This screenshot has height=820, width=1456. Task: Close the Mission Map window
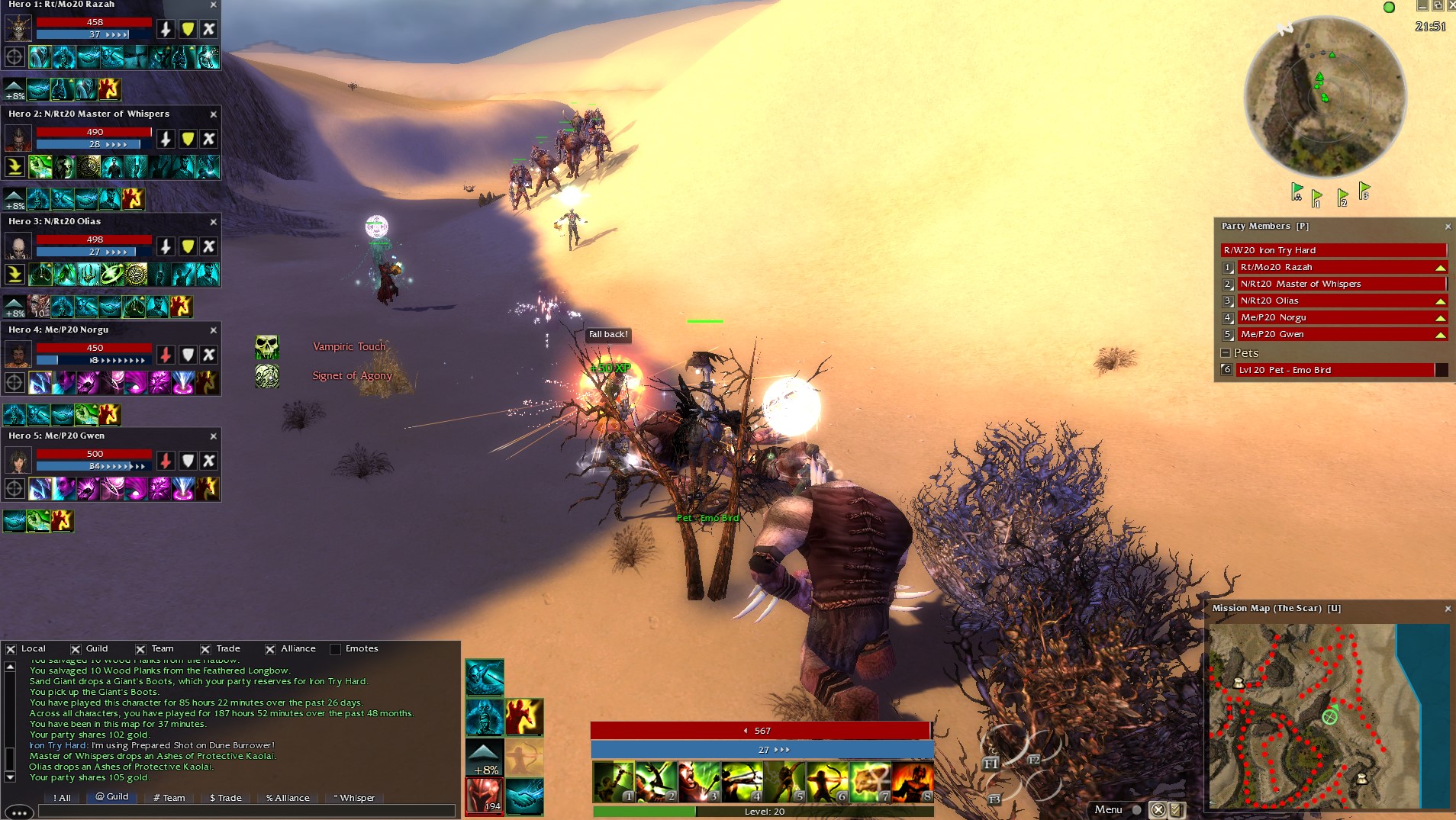tap(1448, 609)
